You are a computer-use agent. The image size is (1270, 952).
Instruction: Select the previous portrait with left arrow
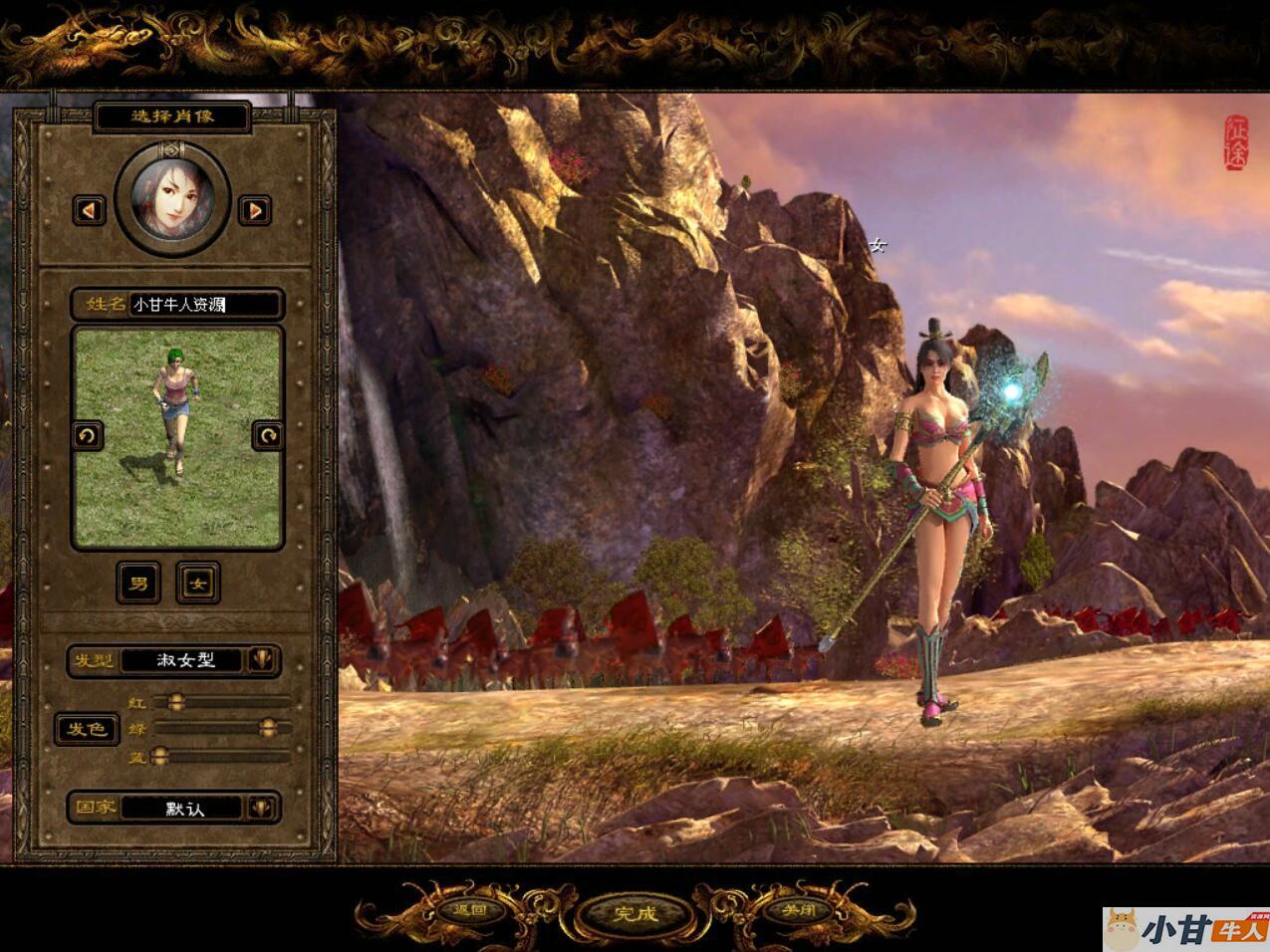pyautogui.click(x=90, y=210)
